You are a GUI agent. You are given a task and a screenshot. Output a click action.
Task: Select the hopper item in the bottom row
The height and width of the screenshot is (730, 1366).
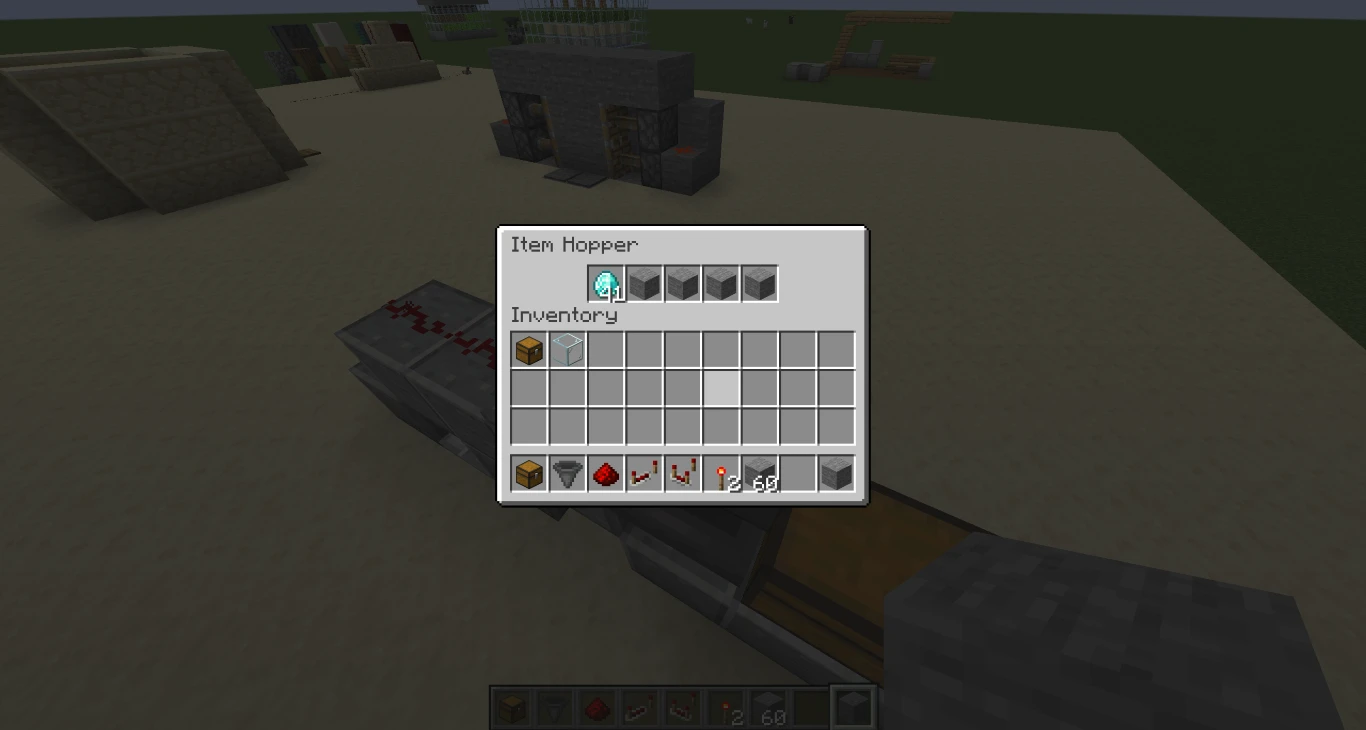567,474
